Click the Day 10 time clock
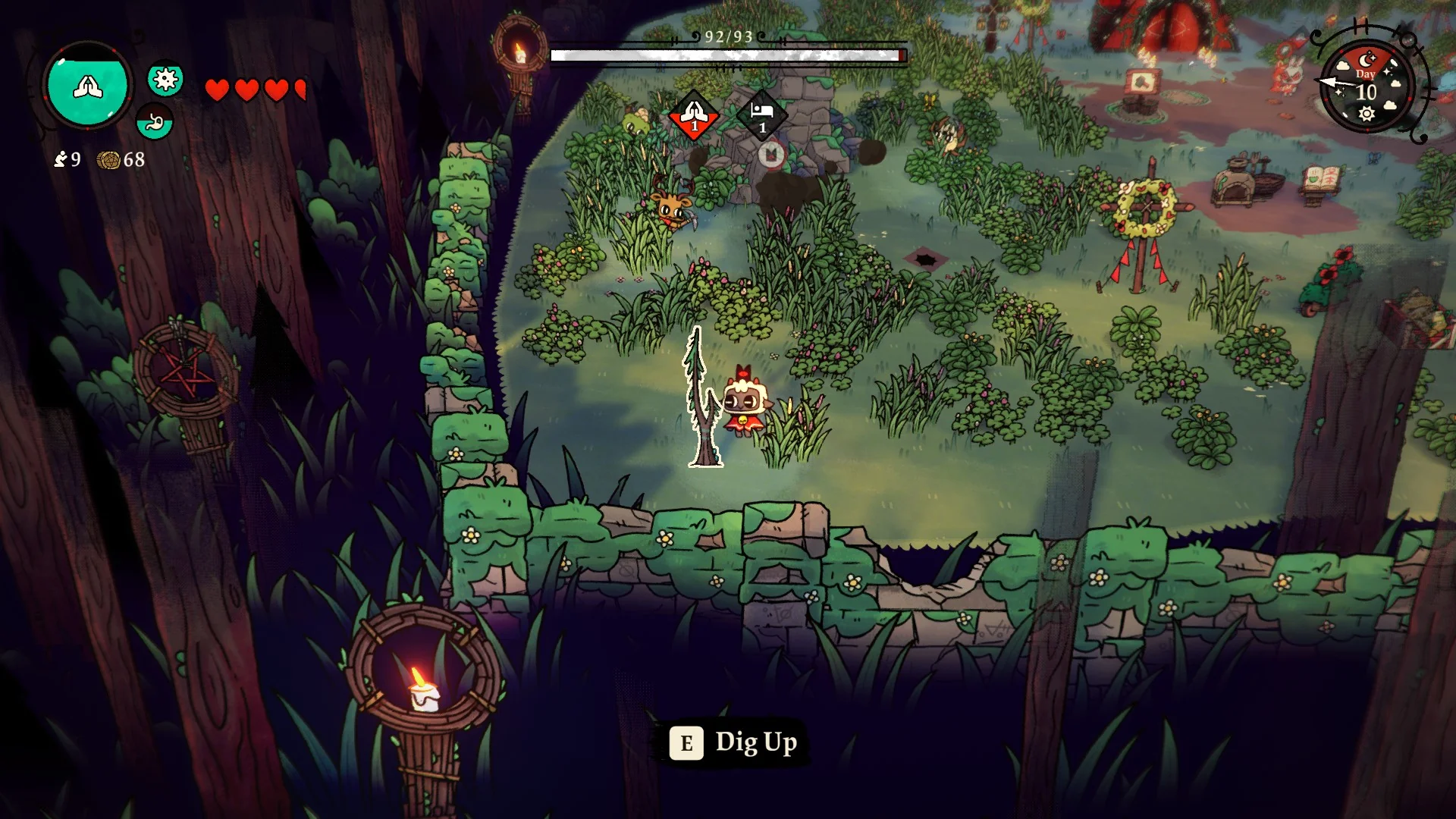The image size is (1456, 819). click(1367, 87)
